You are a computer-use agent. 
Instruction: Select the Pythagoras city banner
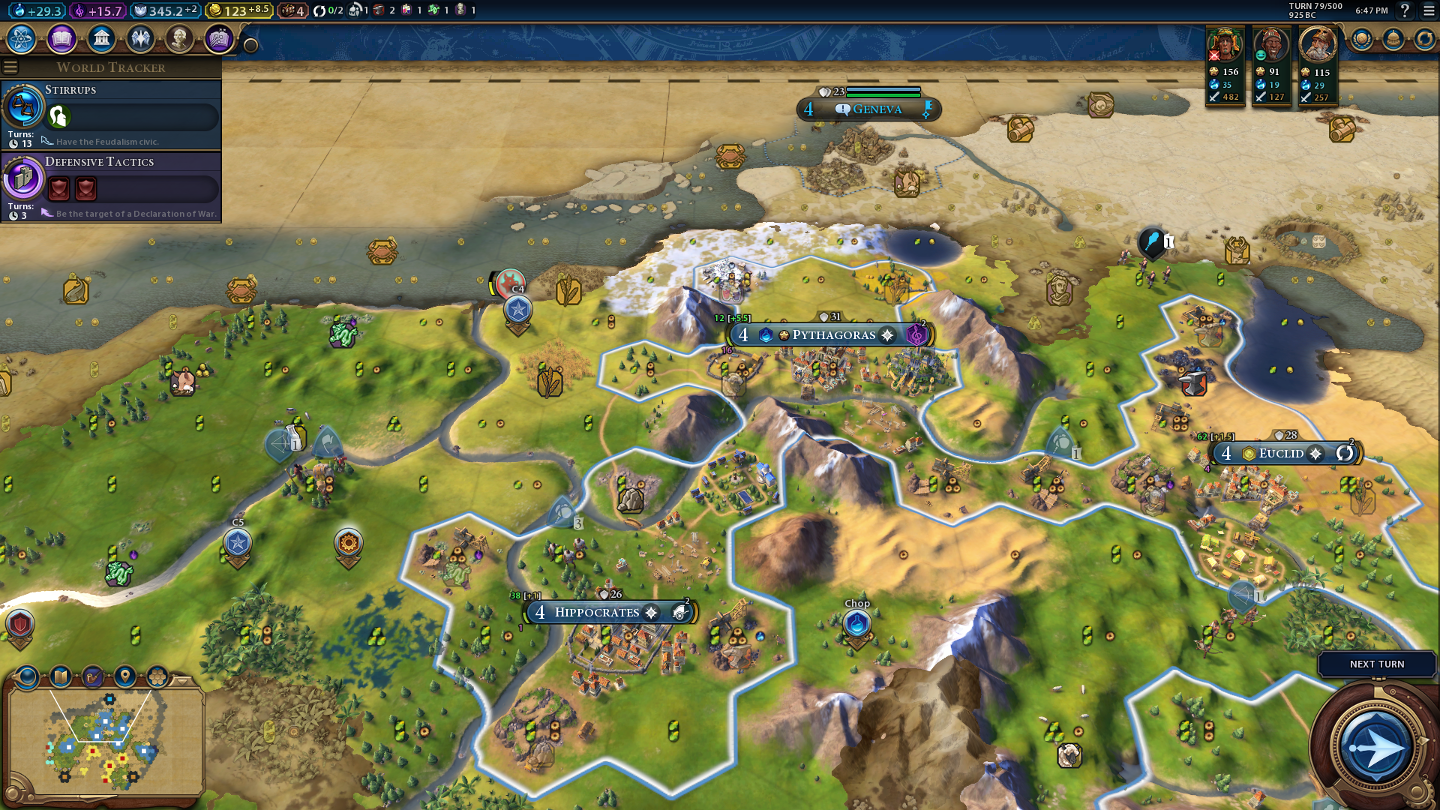click(x=828, y=335)
